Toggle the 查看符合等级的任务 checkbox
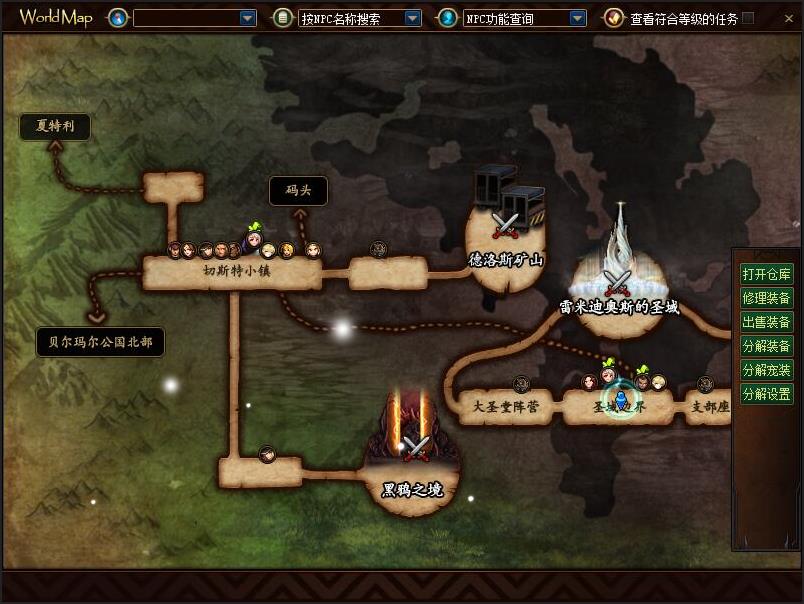 (748, 18)
